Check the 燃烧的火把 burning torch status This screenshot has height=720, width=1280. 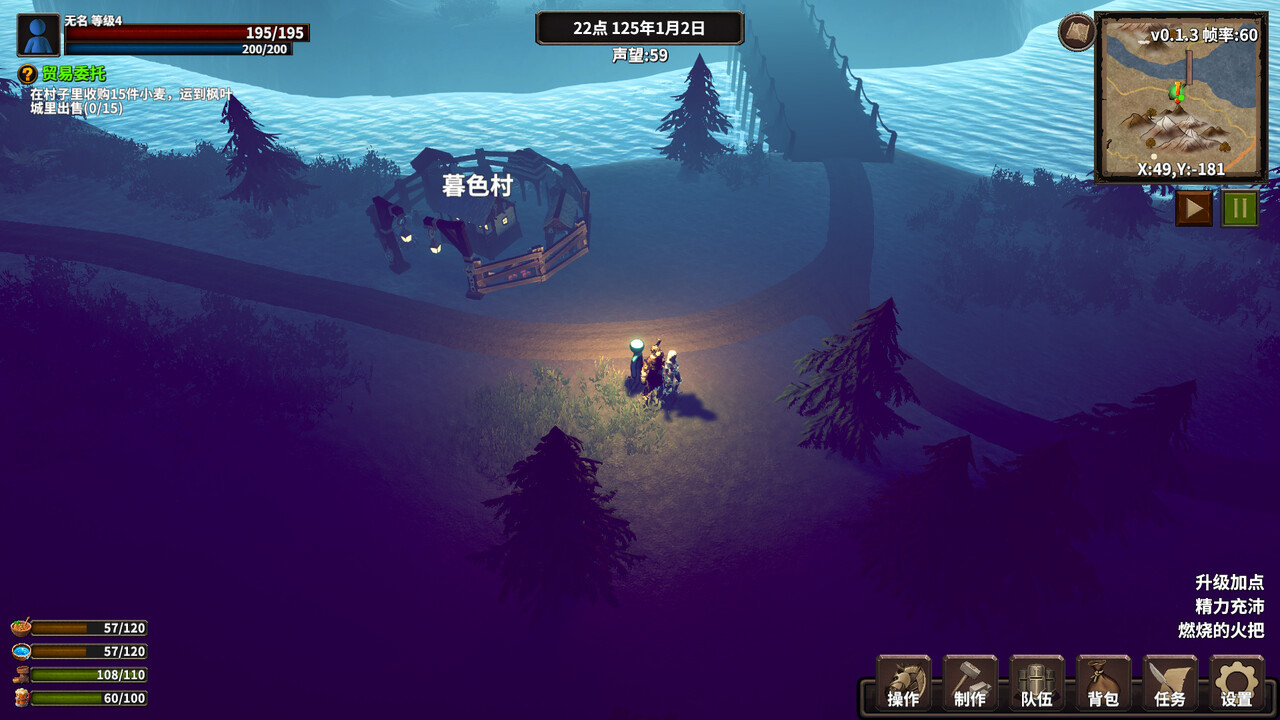1221,630
